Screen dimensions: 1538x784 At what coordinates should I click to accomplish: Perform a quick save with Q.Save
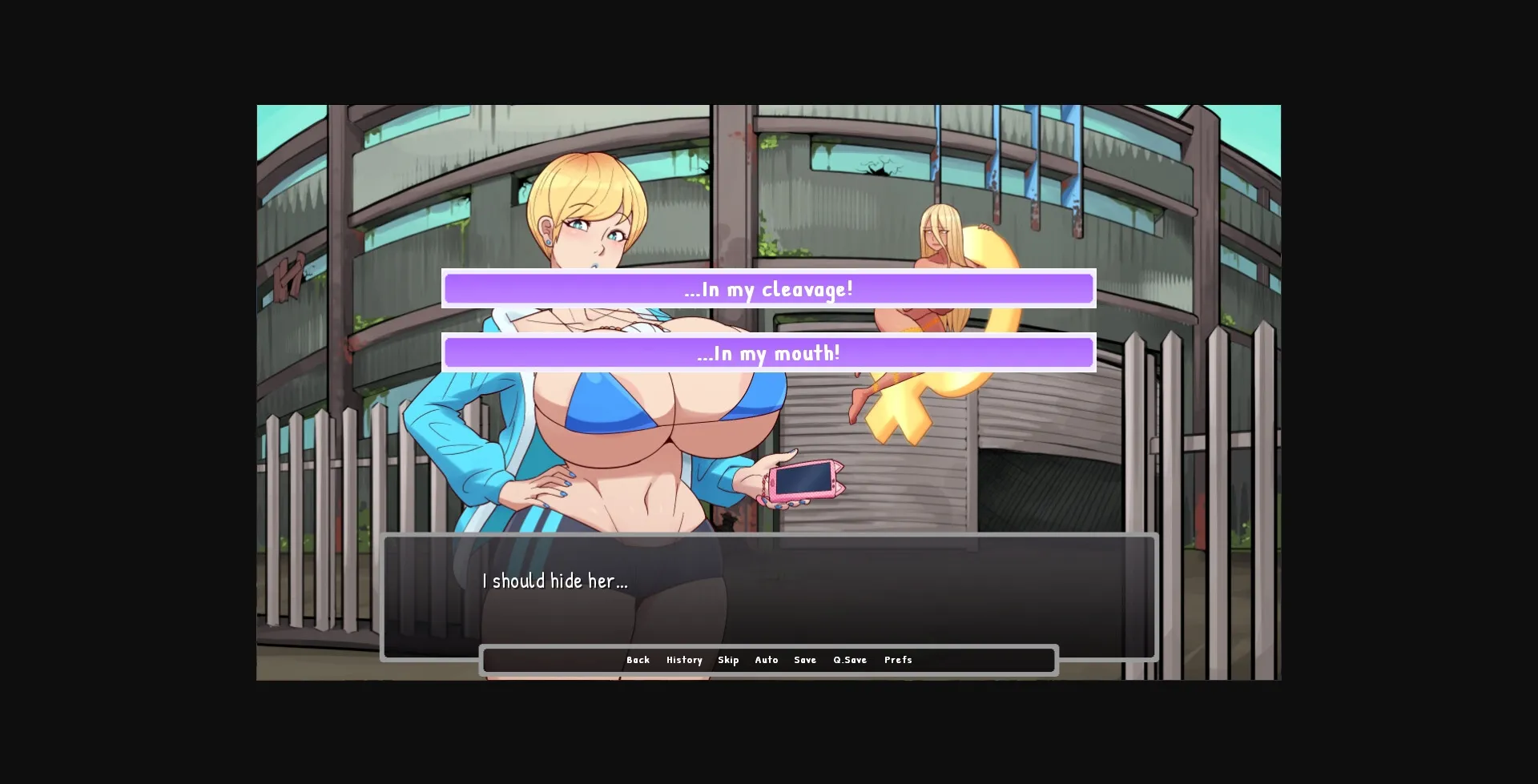850,660
